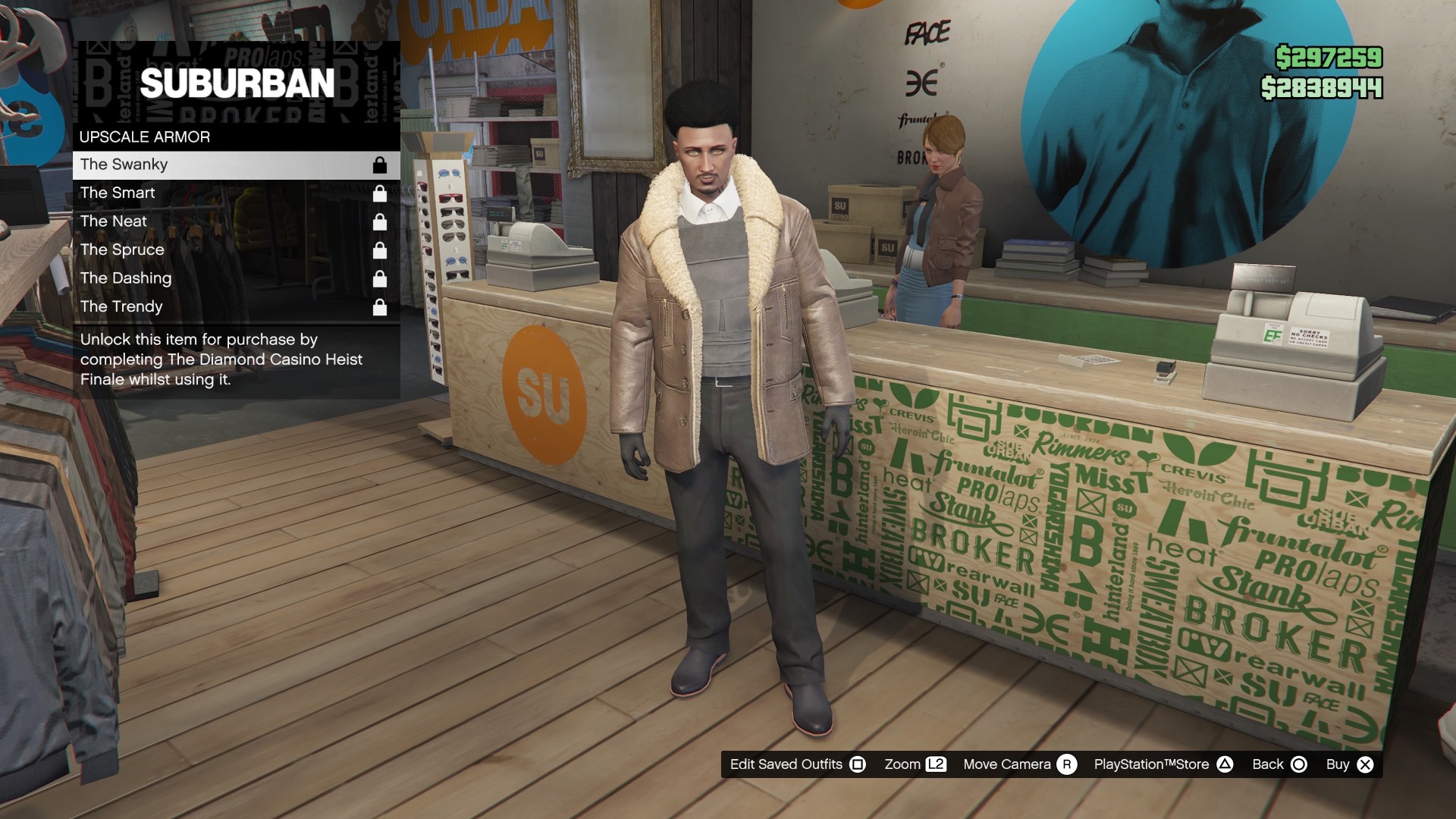1456x819 pixels.
Task: Open the UPSCALE ARMOR category header
Action: point(144,137)
